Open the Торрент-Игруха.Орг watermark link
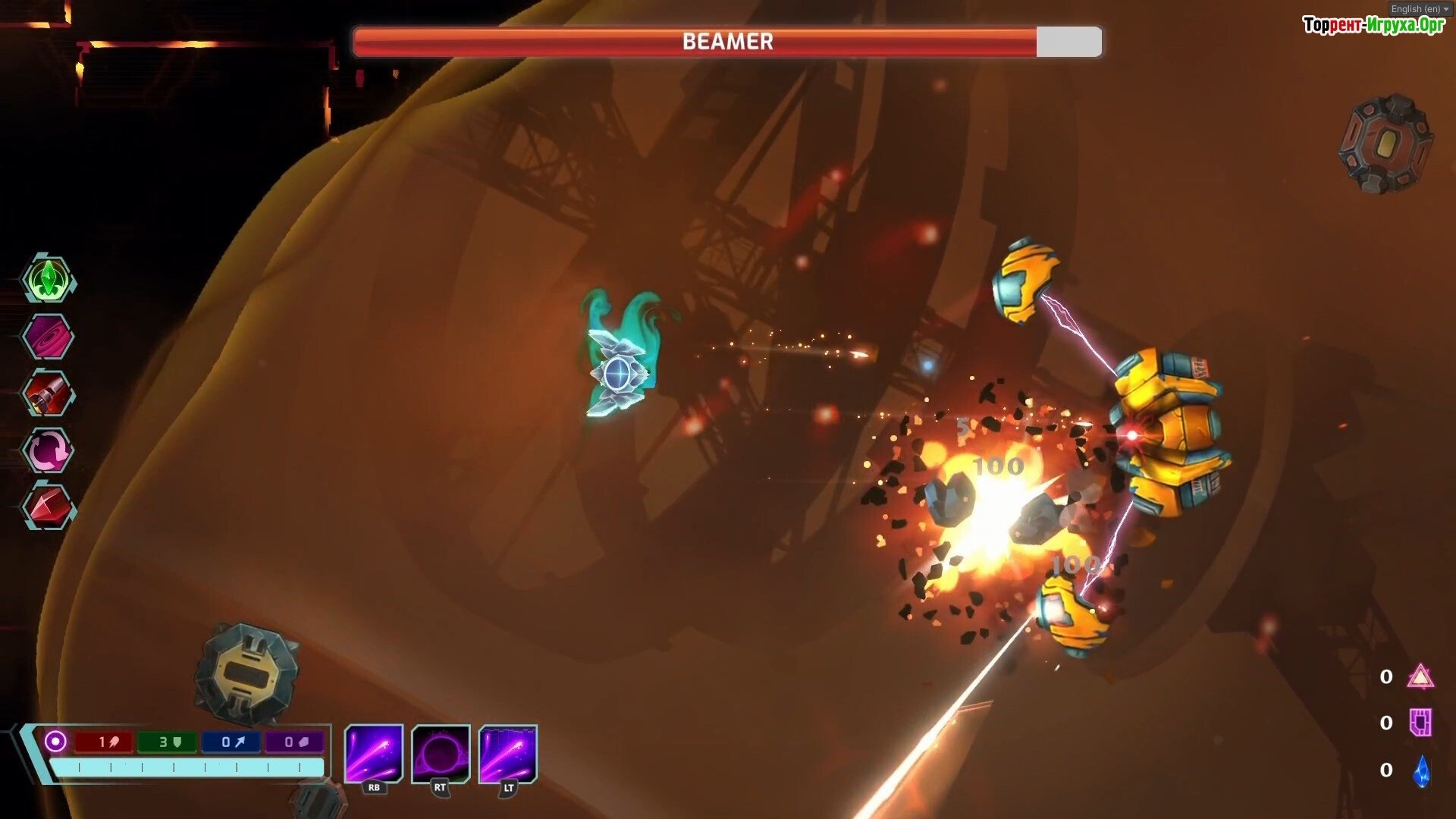1456x819 pixels. (1373, 26)
